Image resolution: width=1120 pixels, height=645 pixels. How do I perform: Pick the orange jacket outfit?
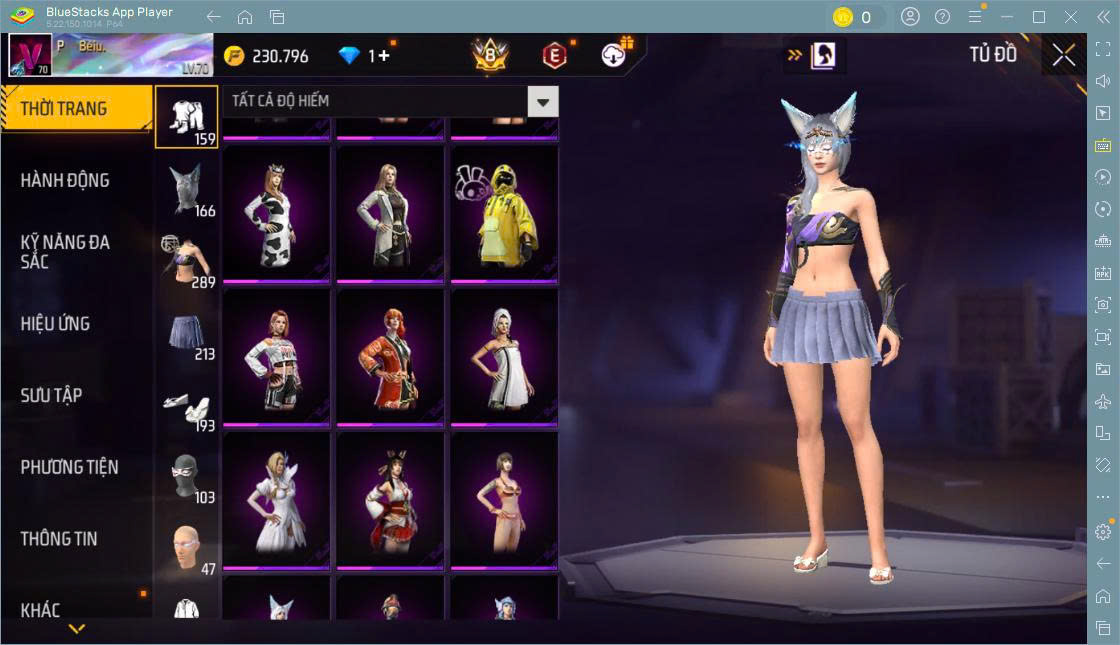click(x=390, y=358)
